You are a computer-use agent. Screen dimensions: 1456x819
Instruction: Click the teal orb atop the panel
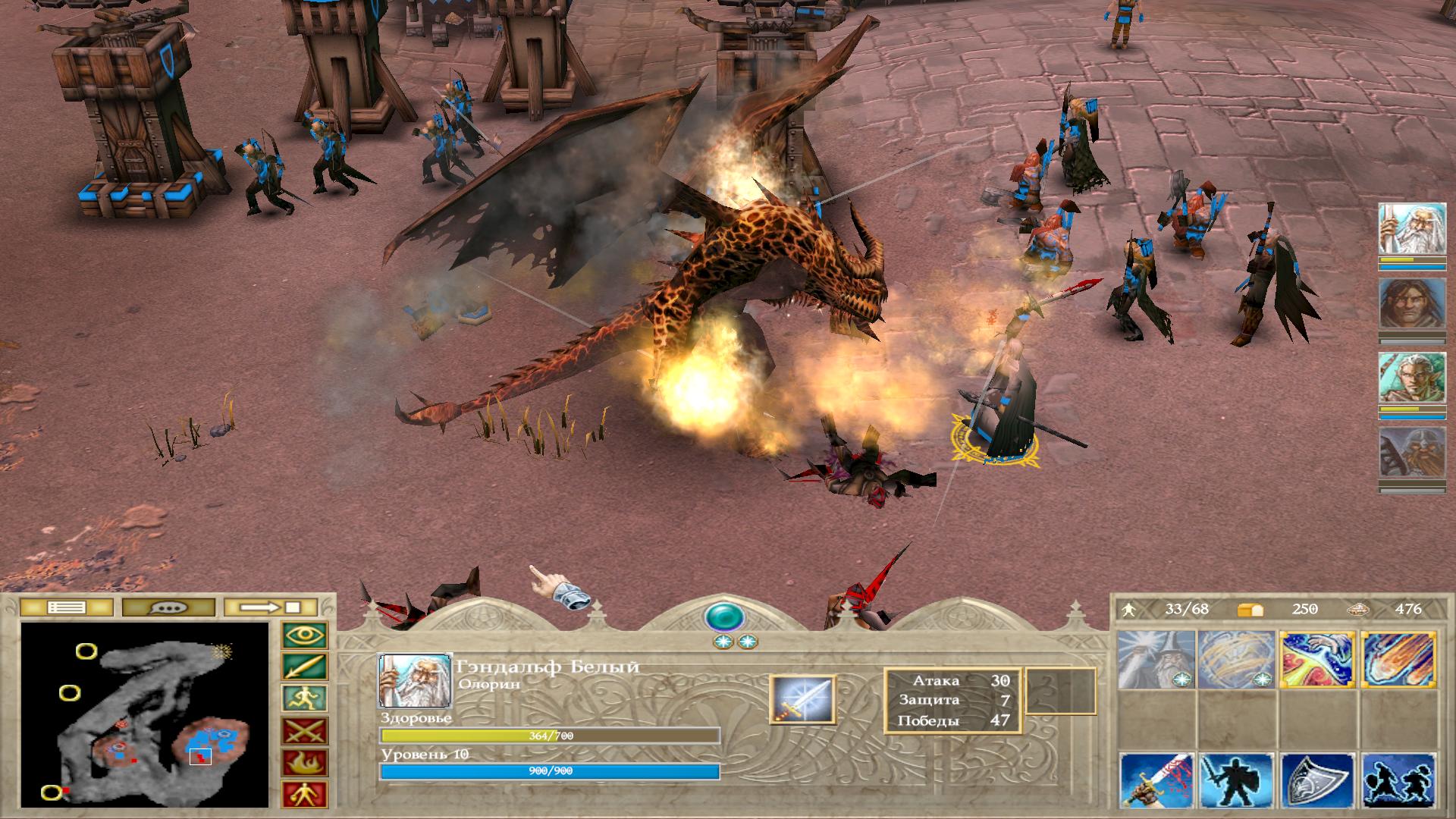[725, 617]
